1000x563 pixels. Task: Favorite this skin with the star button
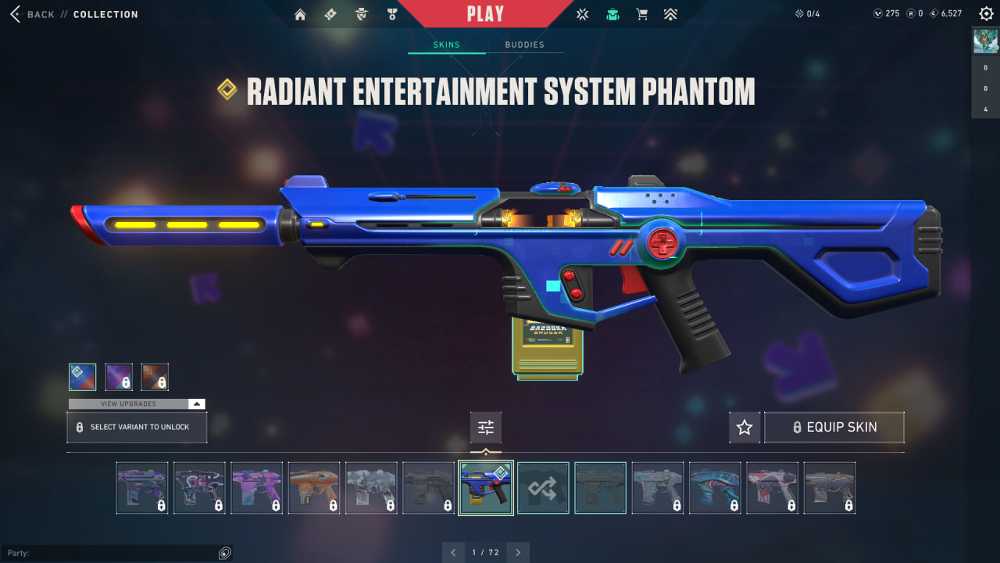tap(744, 427)
